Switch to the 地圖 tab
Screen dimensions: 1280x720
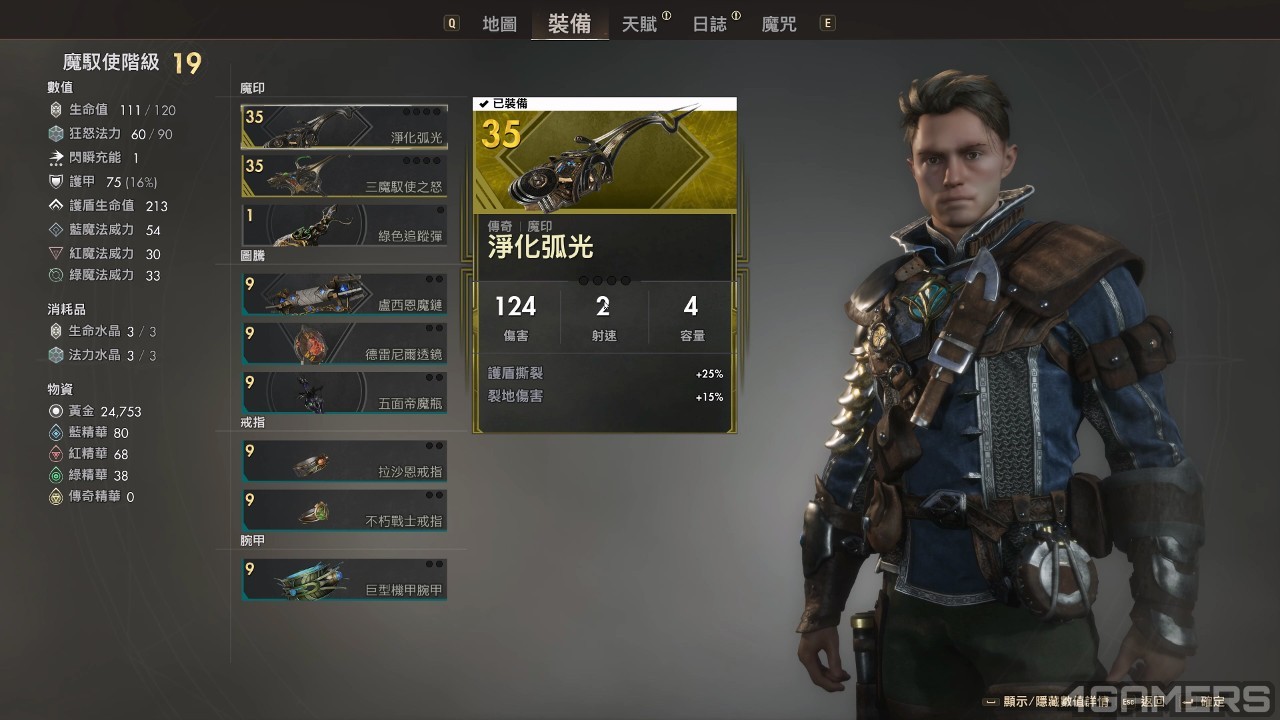pyautogui.click(x=499, y=24)
